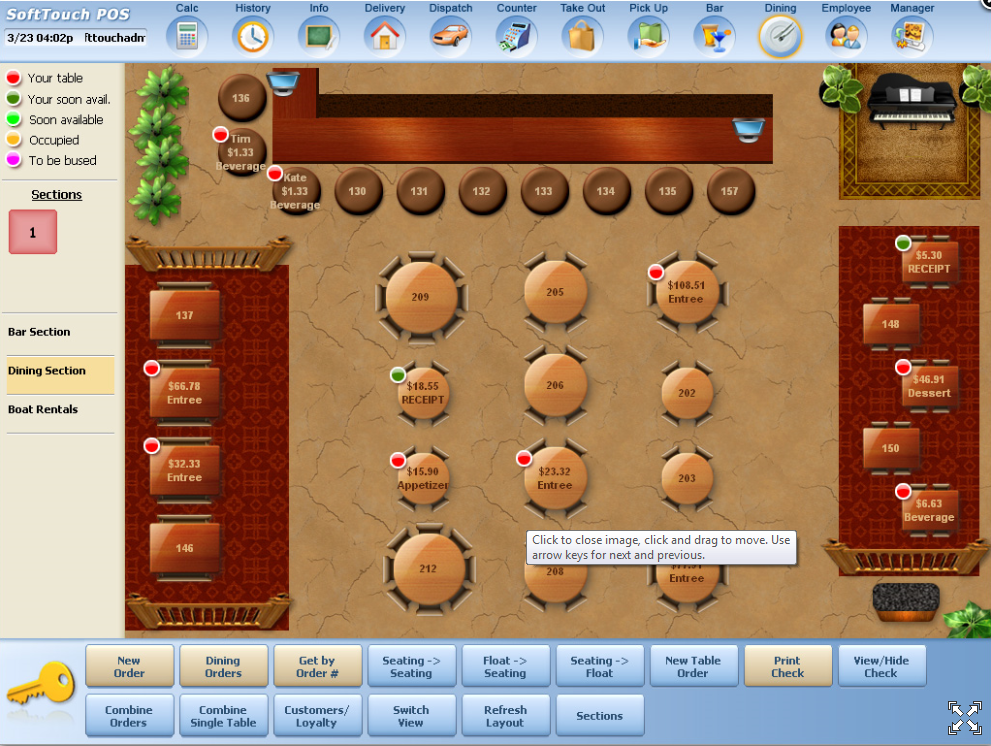Refresh the table layout
This screenshot has width=991, height=746.
505,716
